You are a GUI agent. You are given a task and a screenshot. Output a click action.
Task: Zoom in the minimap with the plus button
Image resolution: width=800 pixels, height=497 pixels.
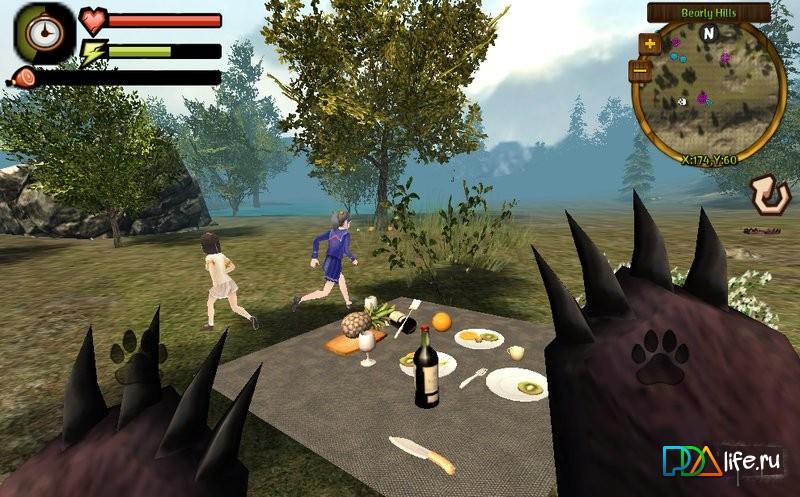(650, 44)
